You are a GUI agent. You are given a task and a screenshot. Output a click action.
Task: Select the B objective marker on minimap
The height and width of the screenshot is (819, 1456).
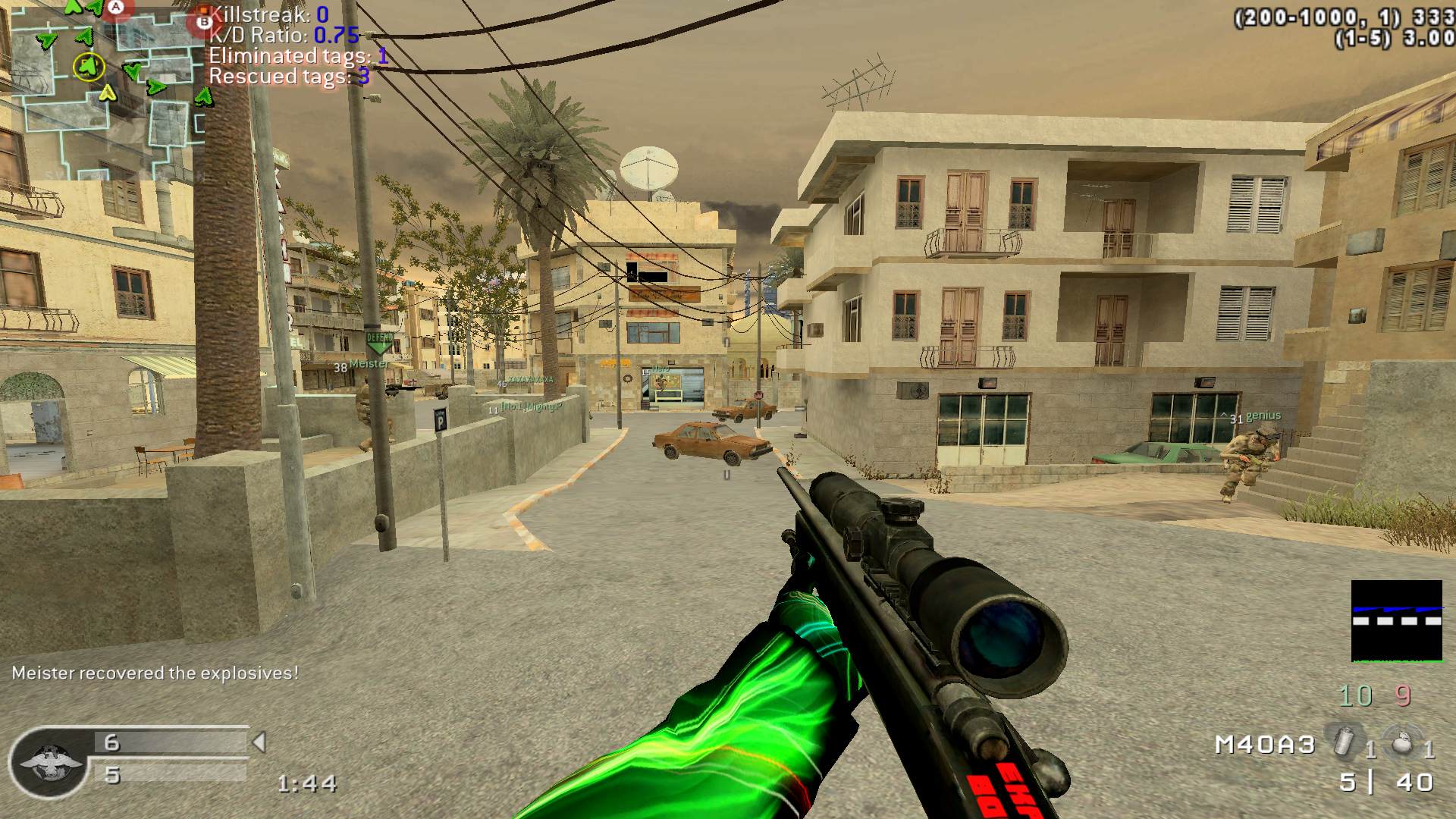click(x=203, y=23)
